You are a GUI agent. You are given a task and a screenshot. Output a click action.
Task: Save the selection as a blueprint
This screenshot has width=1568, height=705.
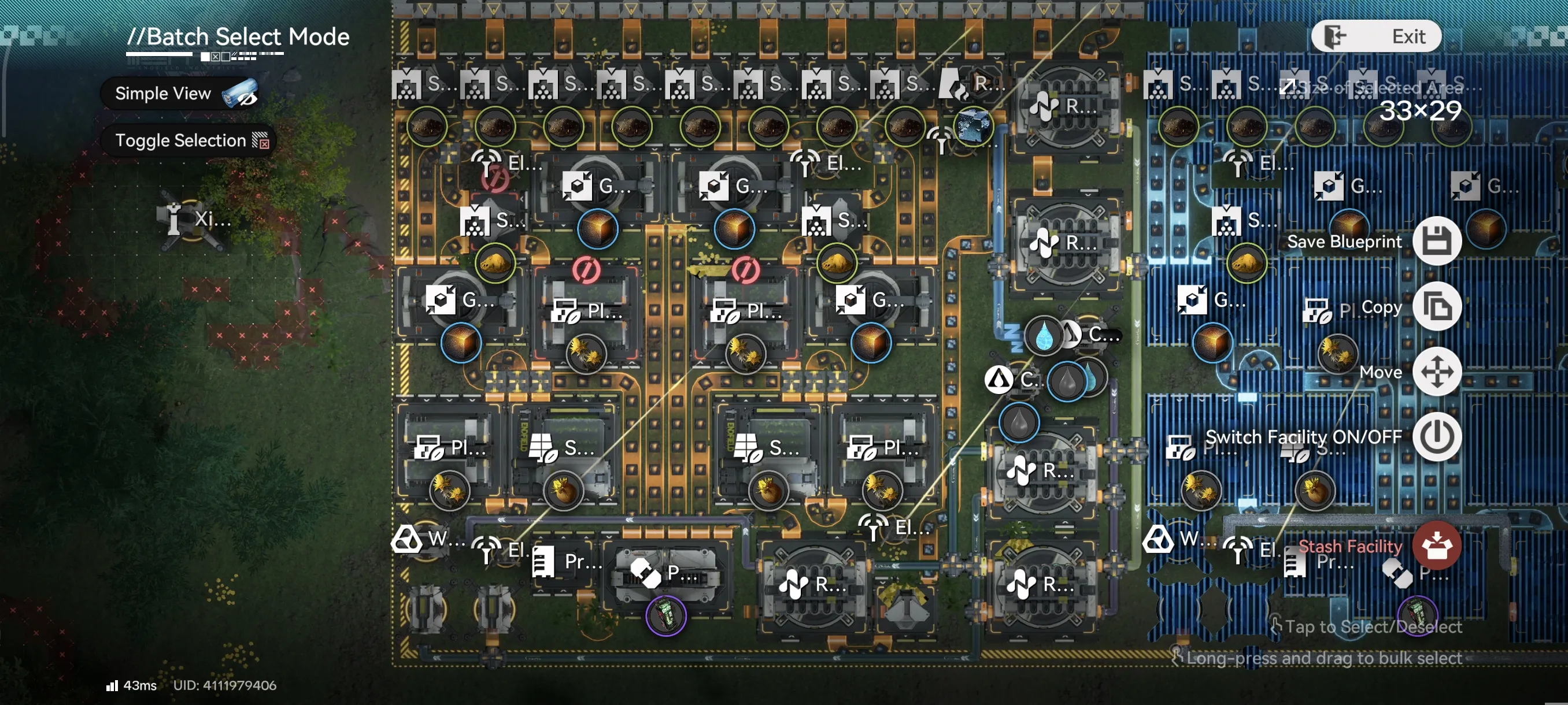point(1437,241)
